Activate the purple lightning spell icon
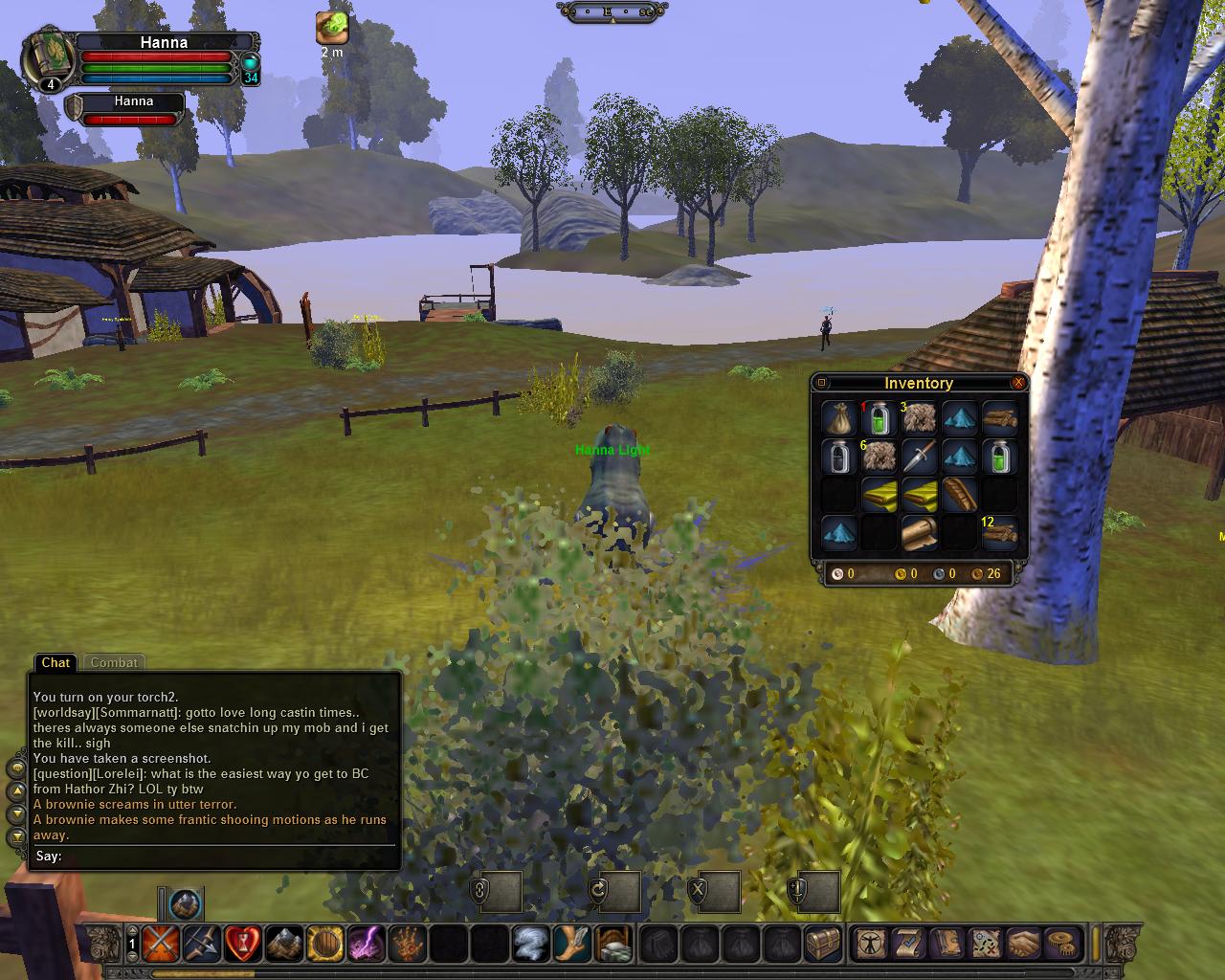Viewport: 1225px width, 980px height. coord(367,944)
